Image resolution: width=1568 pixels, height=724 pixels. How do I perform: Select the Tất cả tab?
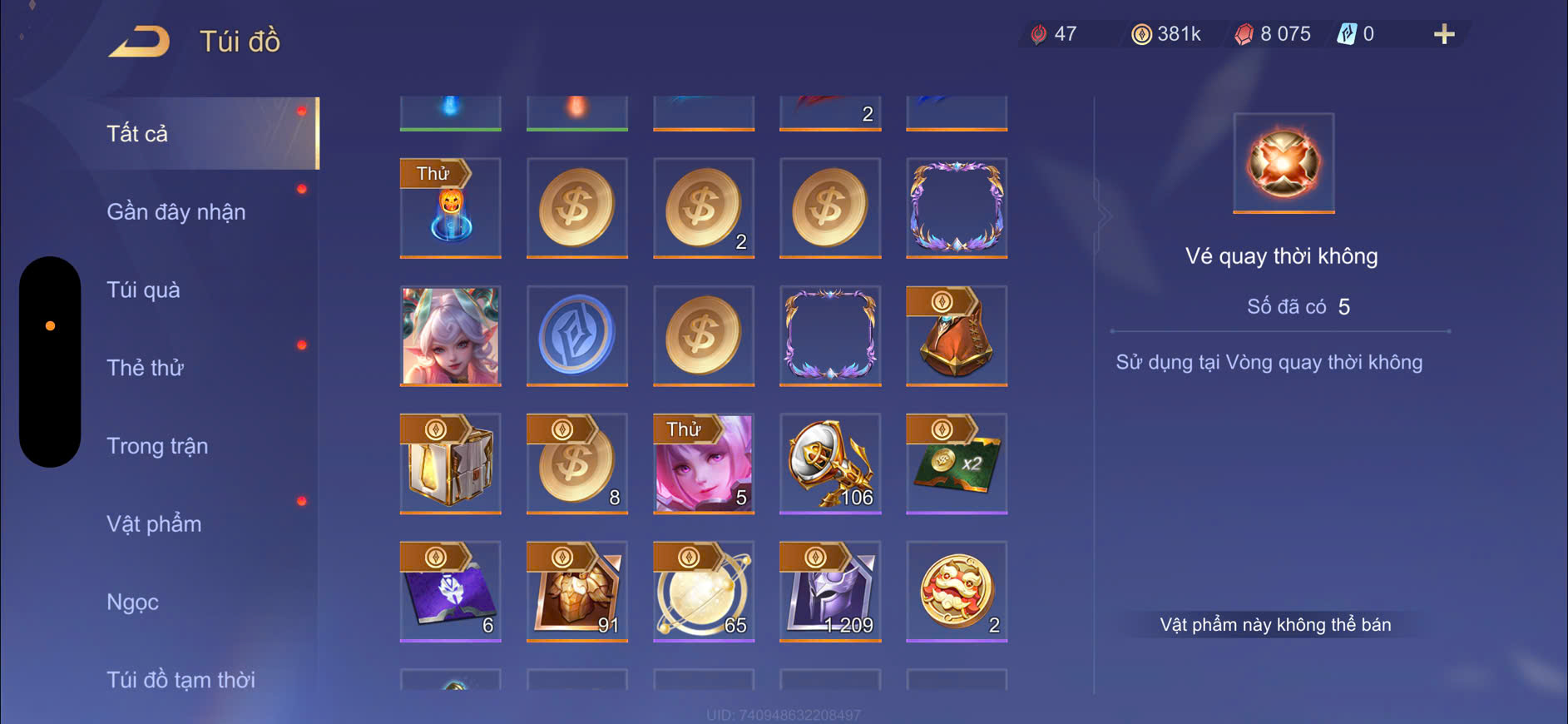(x=137, y=134)
